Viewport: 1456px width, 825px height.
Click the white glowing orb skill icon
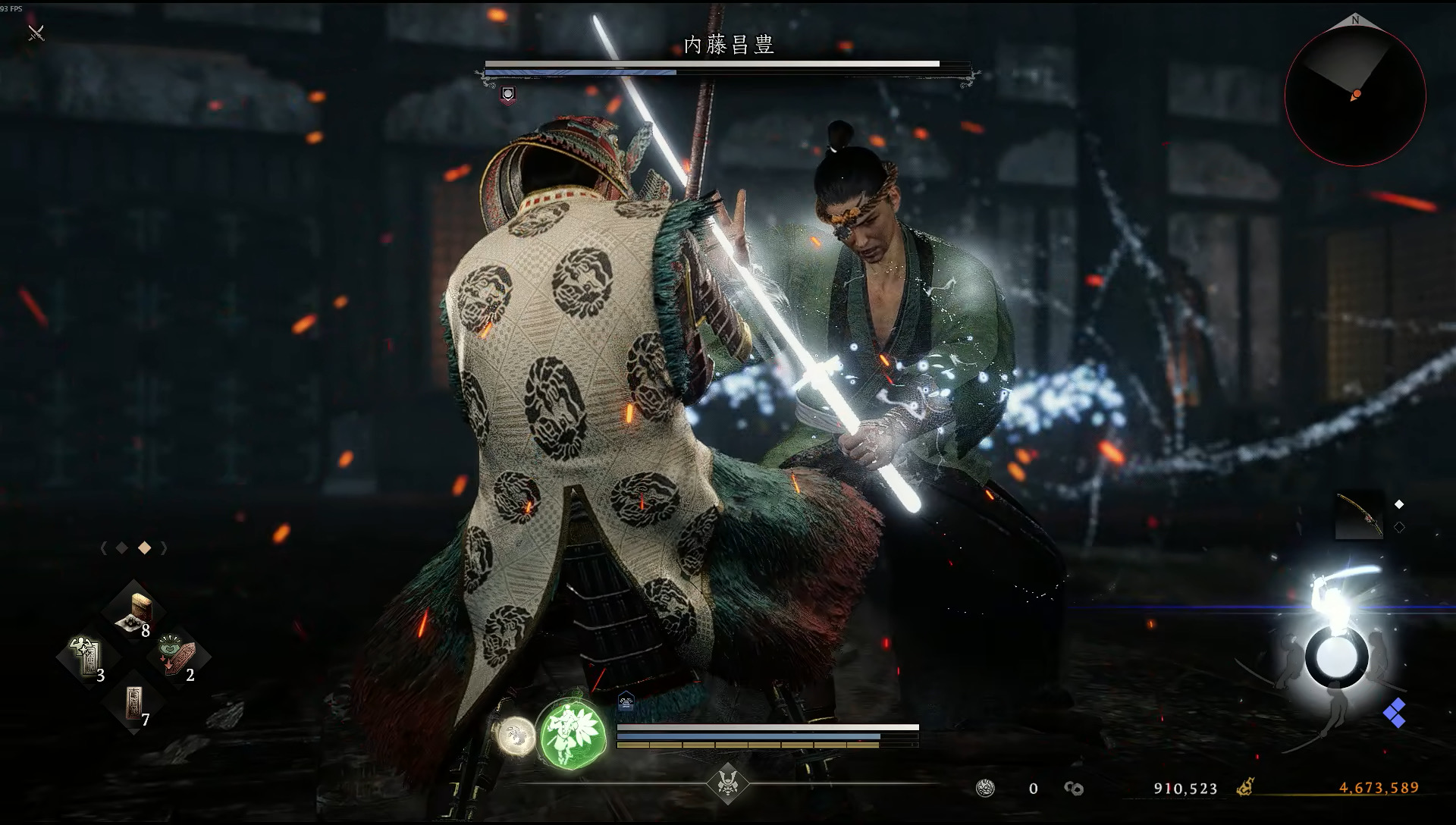(516, 734)
